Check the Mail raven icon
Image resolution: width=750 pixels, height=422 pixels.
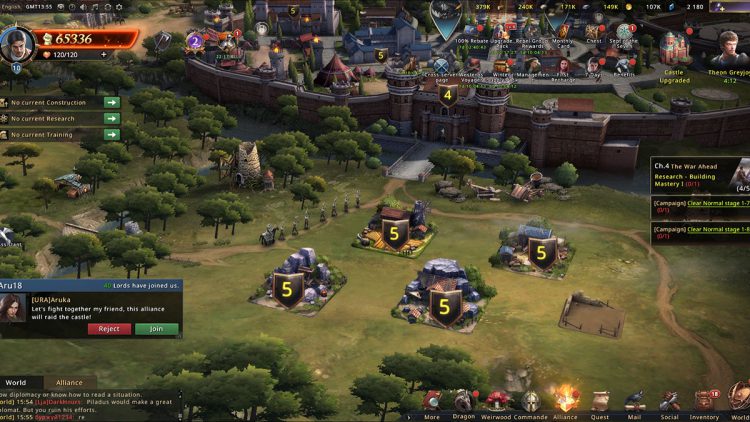coord(634,401)
